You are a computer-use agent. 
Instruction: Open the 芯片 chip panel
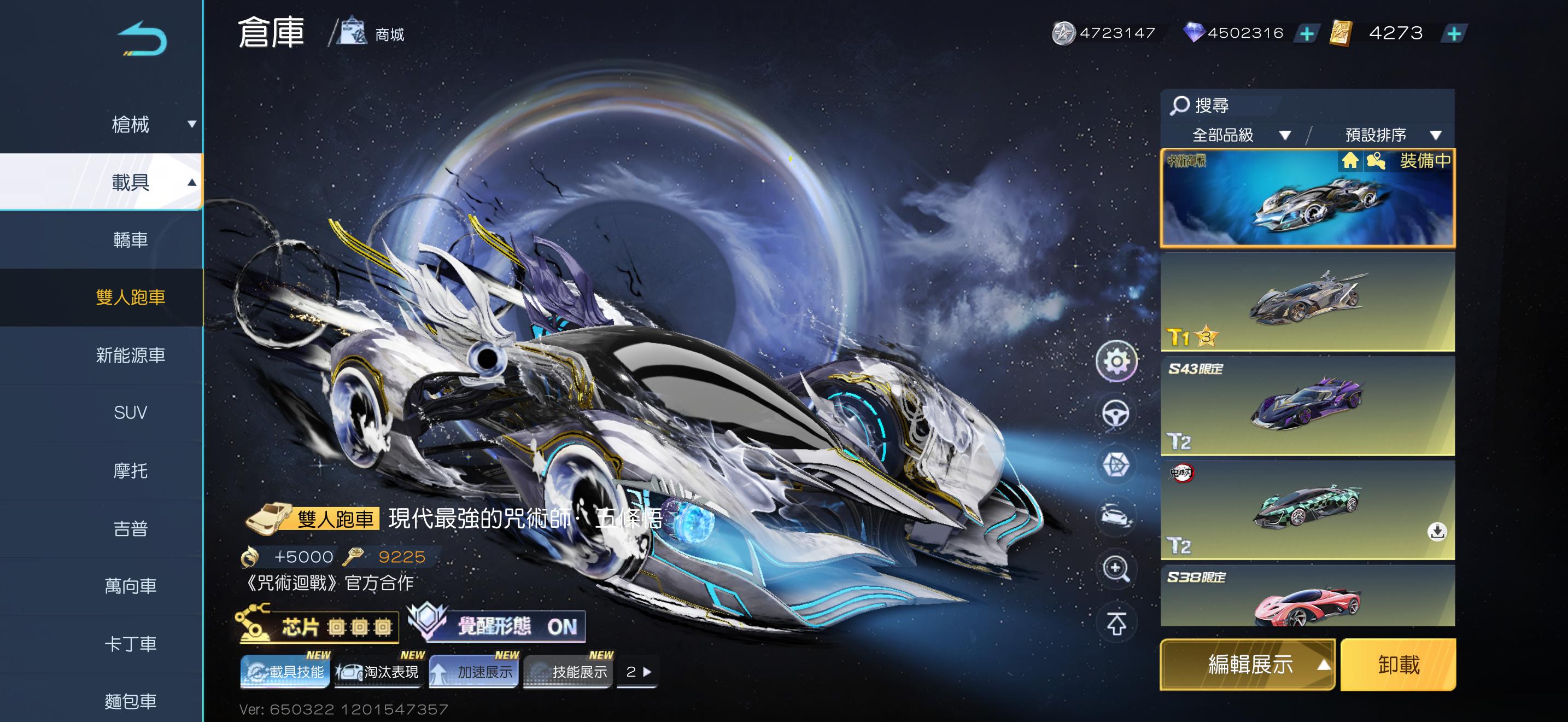pos(318,626)
